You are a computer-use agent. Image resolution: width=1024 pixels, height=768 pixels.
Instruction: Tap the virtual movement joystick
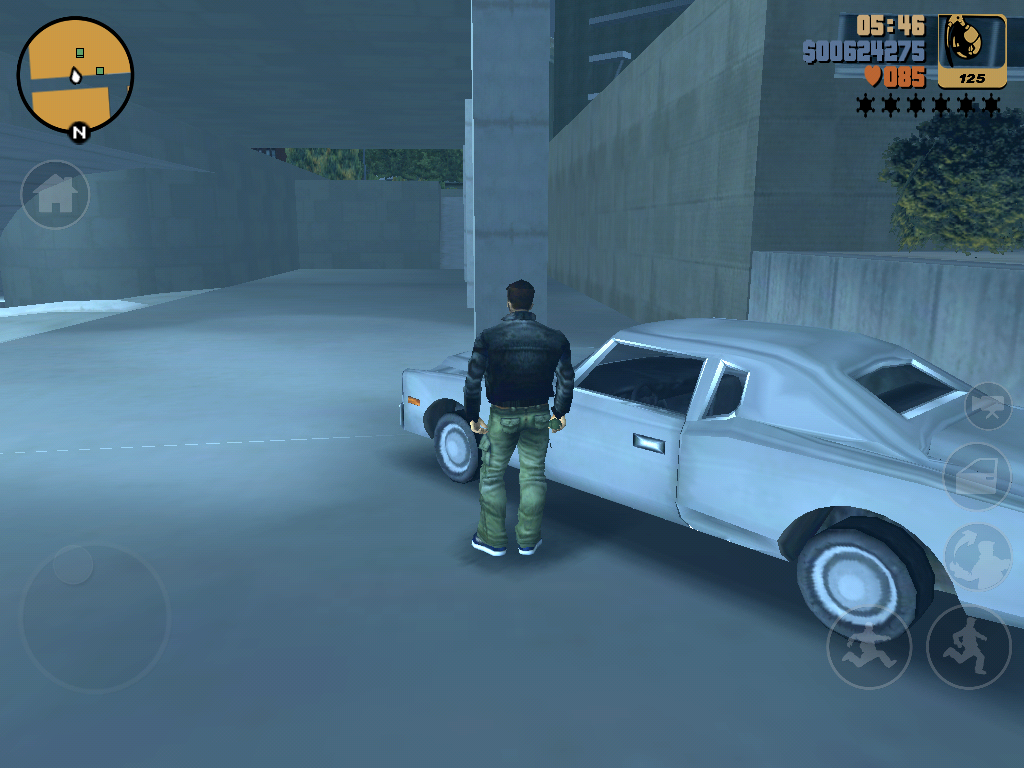[95, 617]
